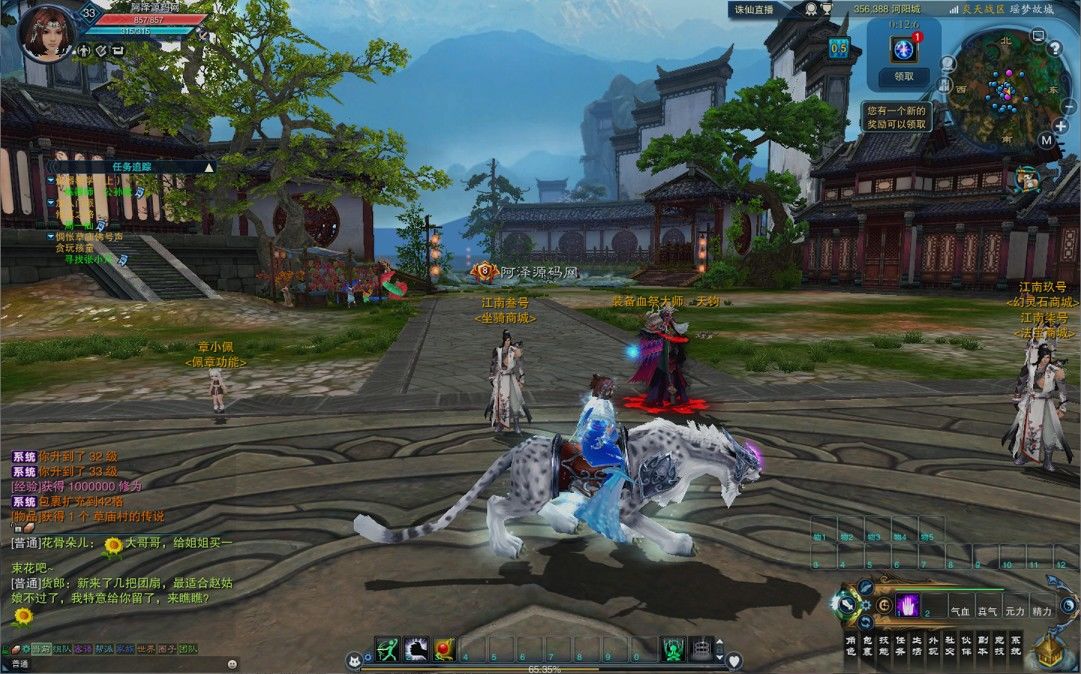The height and width of the screenshot is (674, 1081).
Task: Open the 角色 character menu
Action: (x=851, y=644)
